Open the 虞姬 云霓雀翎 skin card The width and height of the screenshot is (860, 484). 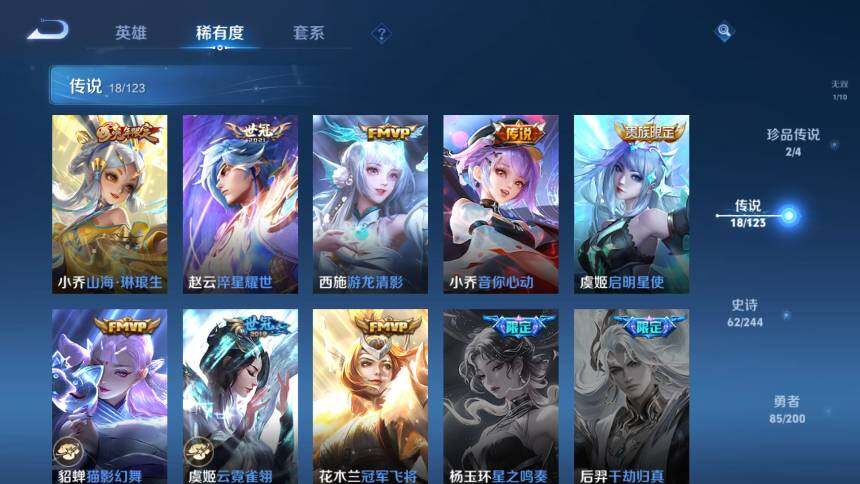tap(240, 397)
